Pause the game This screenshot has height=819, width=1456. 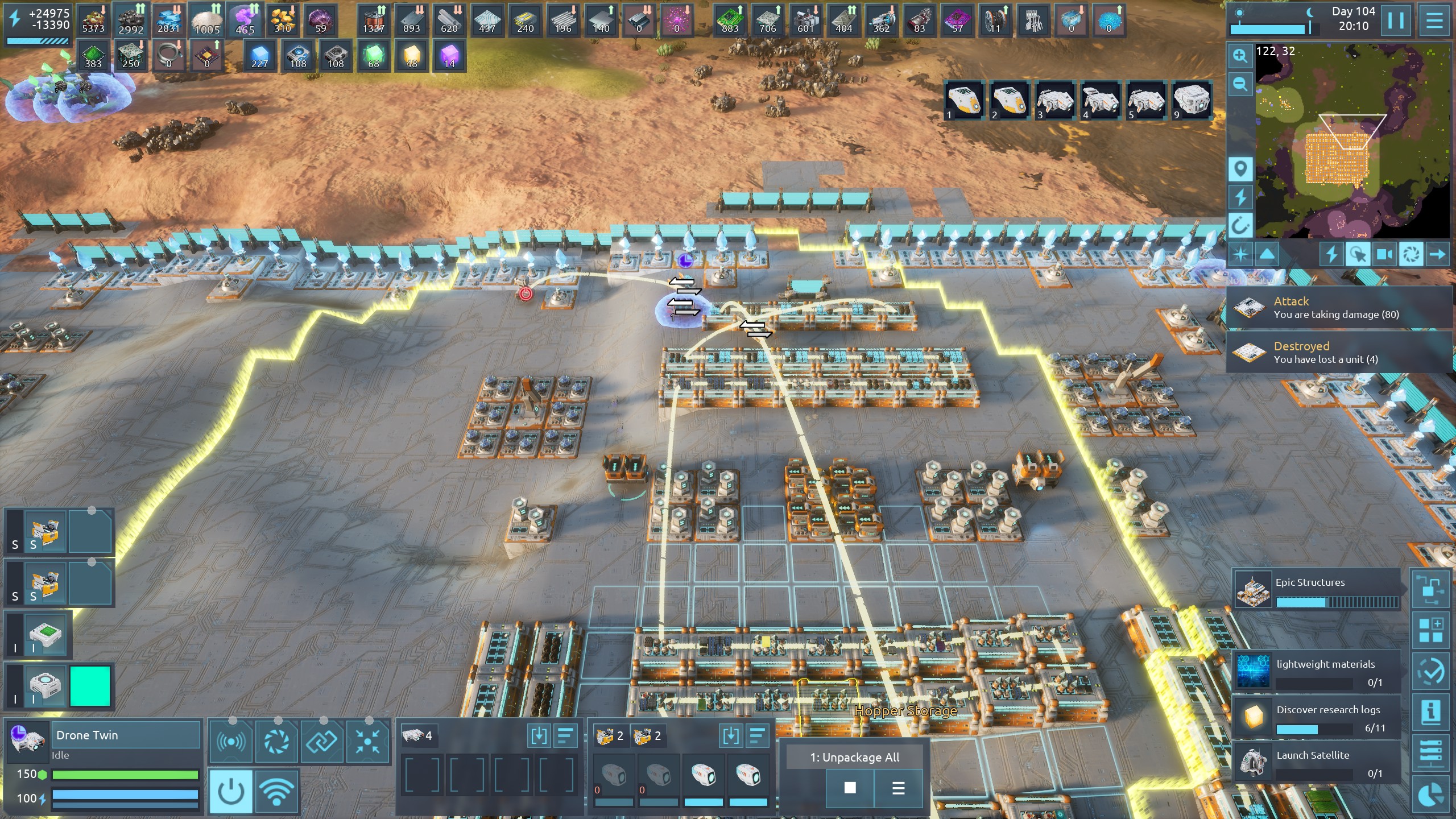click(x=1395, y=20)
